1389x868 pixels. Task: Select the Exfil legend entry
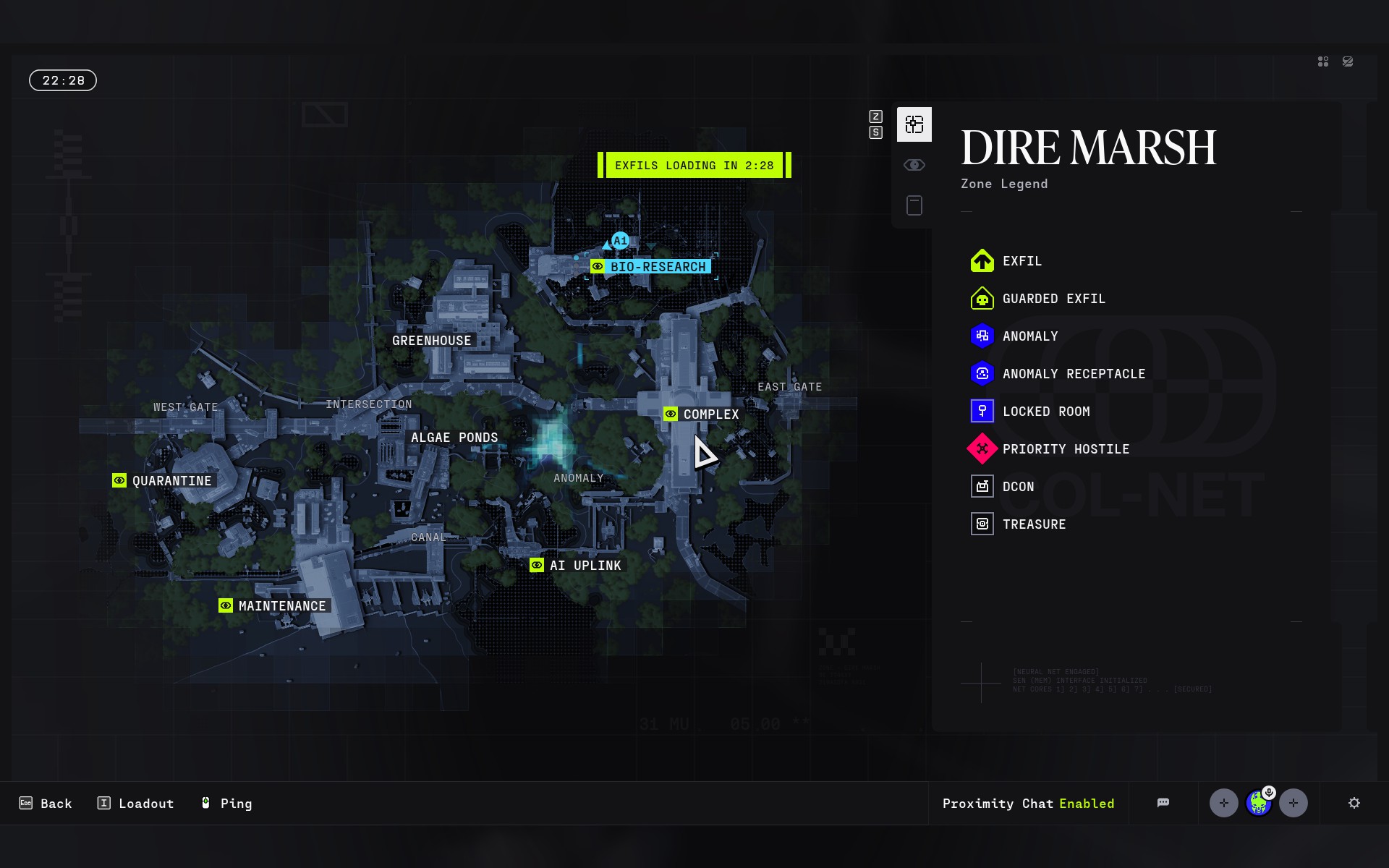(x=1006, y=261)
